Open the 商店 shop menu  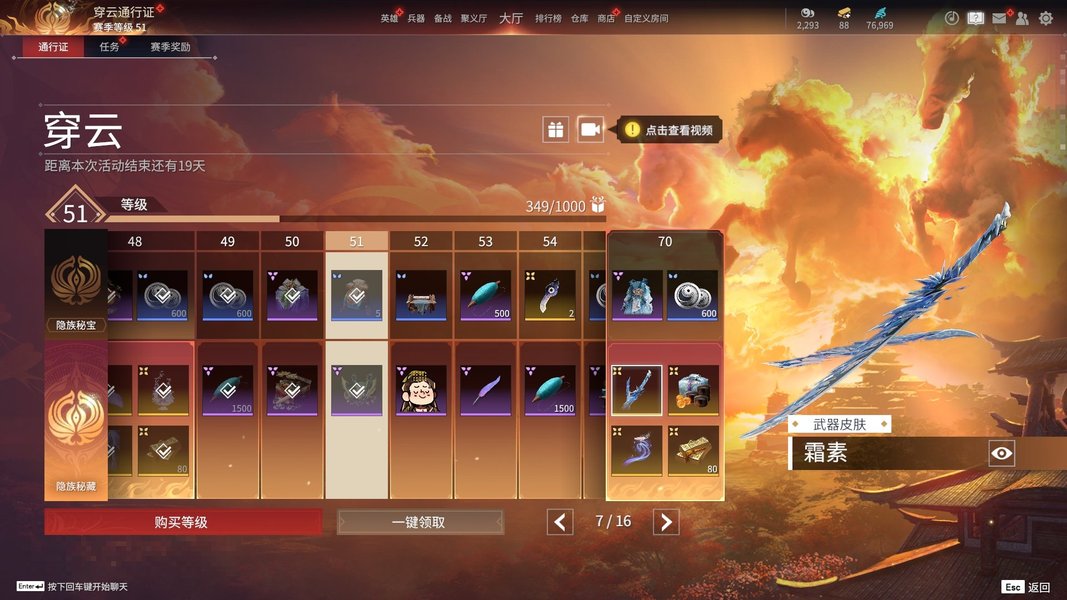606,18
